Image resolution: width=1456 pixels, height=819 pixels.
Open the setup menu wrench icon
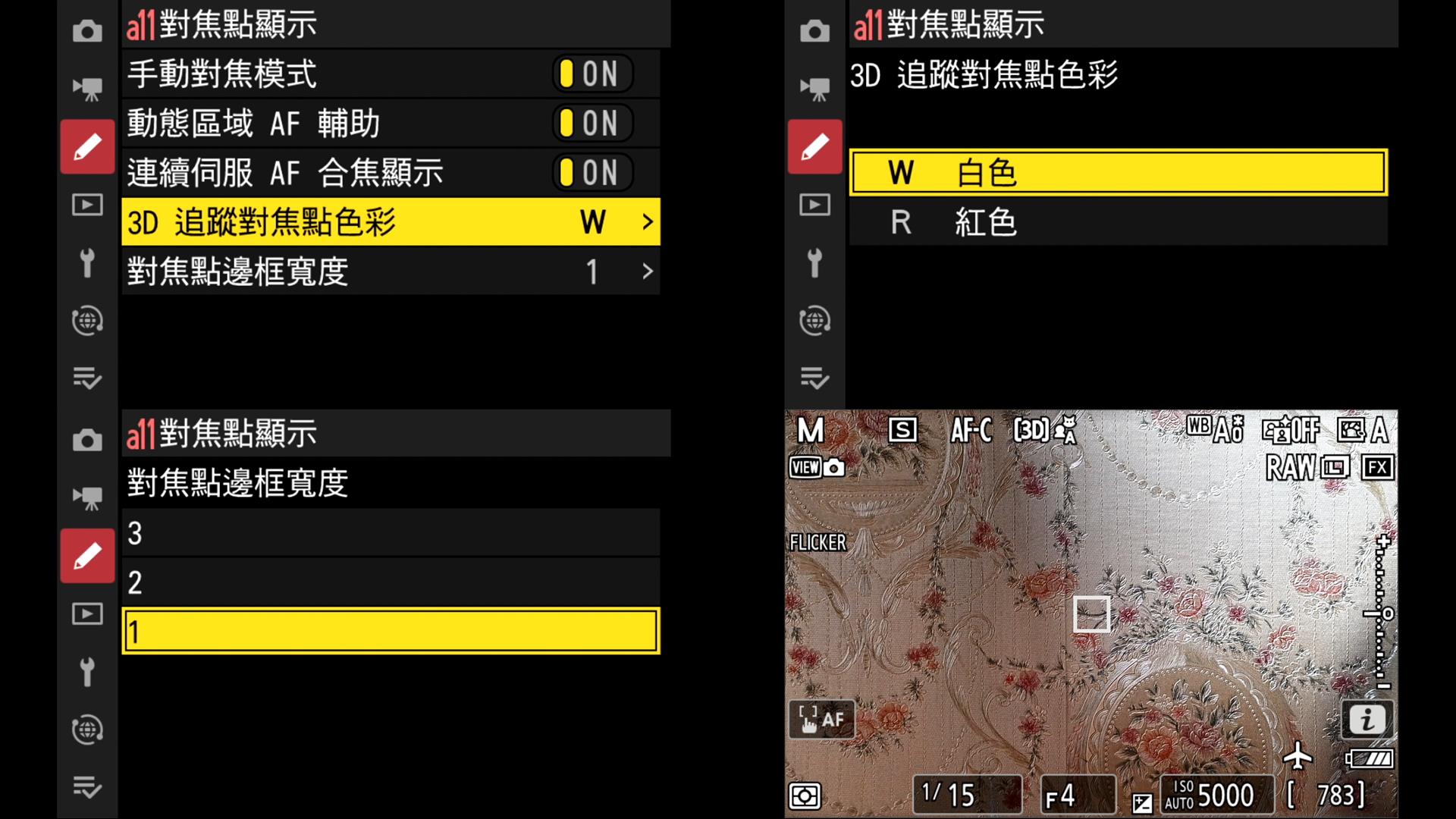click(87, 263)
